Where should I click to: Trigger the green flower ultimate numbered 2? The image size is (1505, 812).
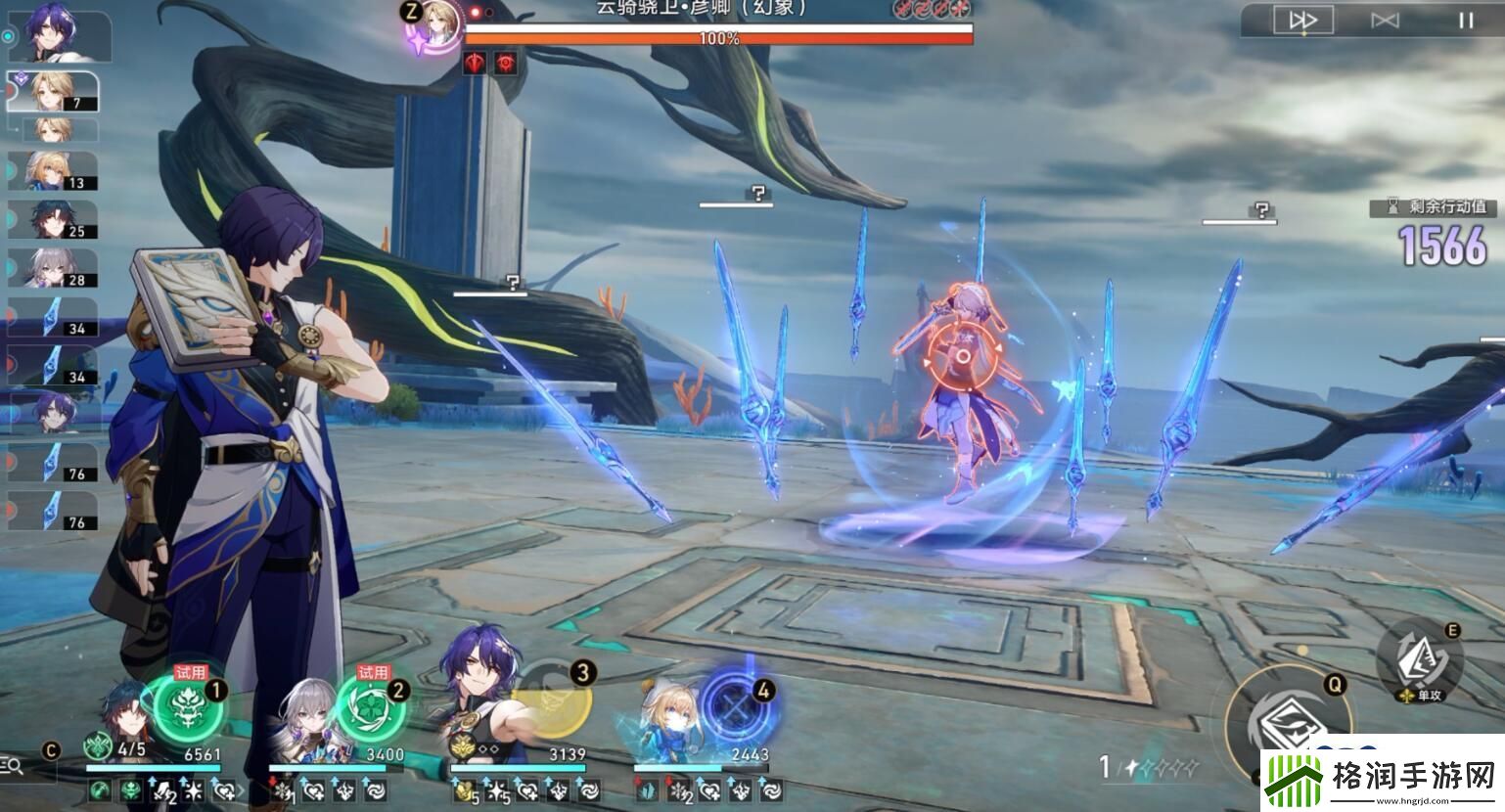point(369,707)
